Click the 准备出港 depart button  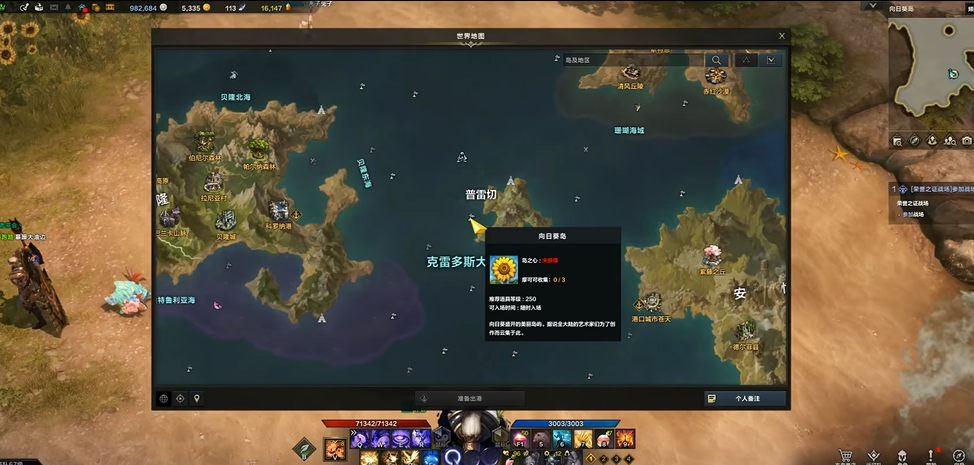point(469,398)
